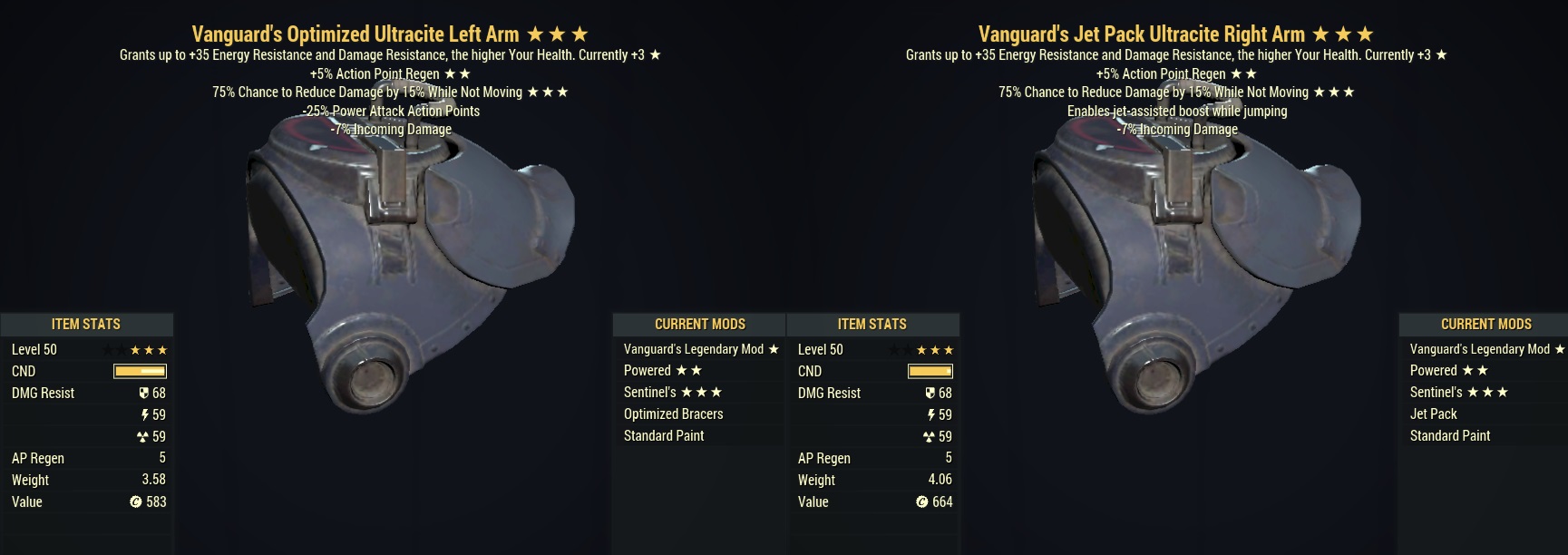
Task: Select the Jet Pack mod entry
Action: point(1433,414)
